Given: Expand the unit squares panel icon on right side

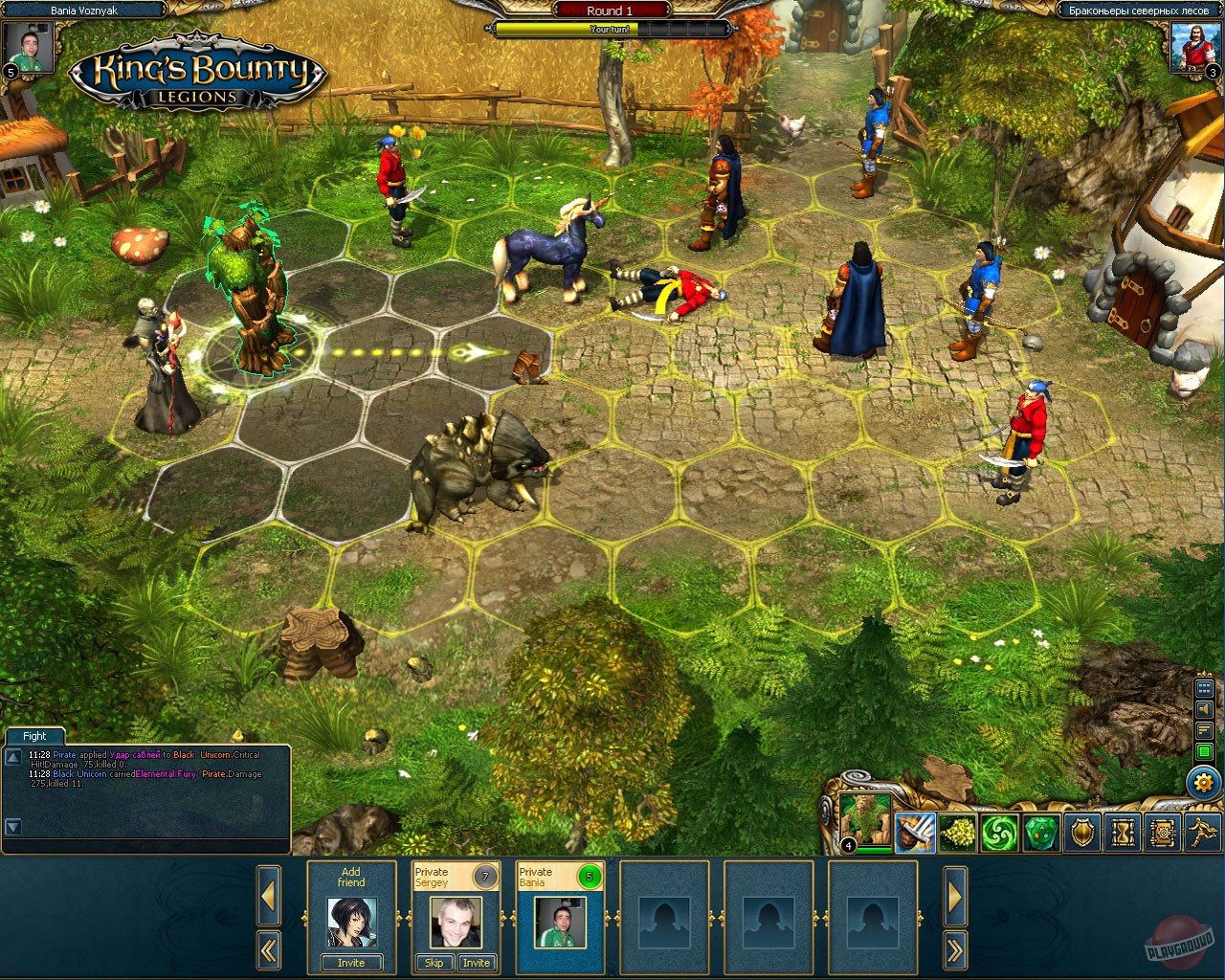Looking at the screenshot, I should (1204, 687).
